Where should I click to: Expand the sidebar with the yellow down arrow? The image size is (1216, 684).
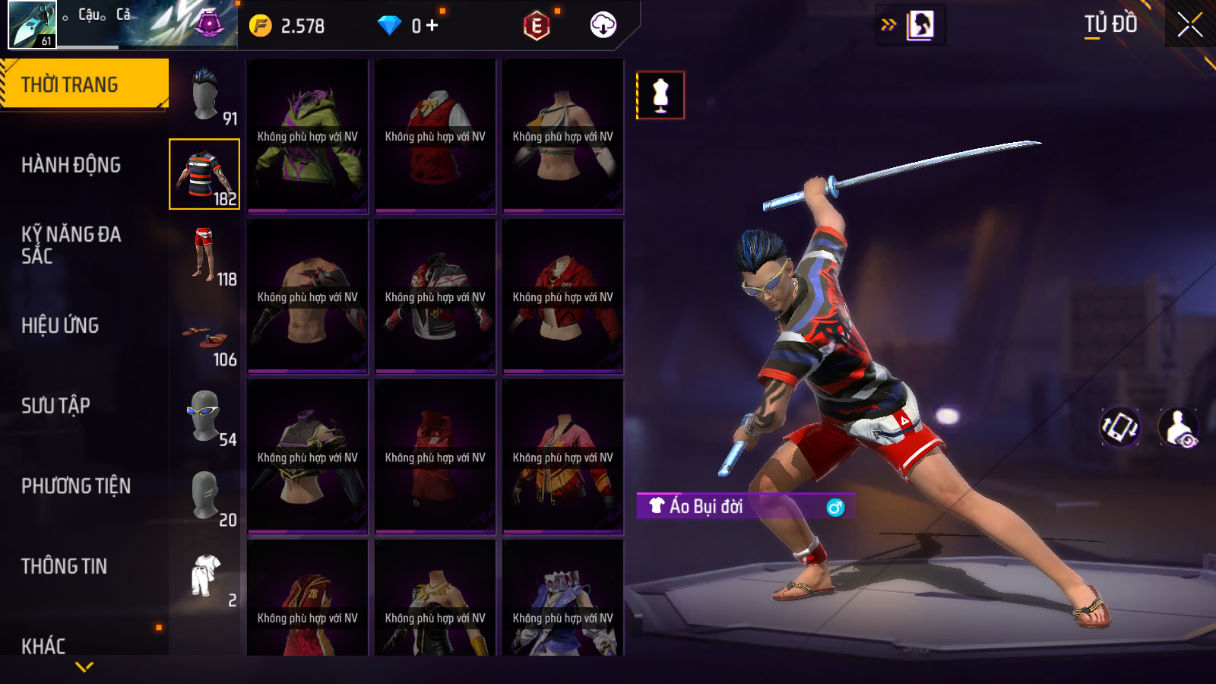pos(84,667)
